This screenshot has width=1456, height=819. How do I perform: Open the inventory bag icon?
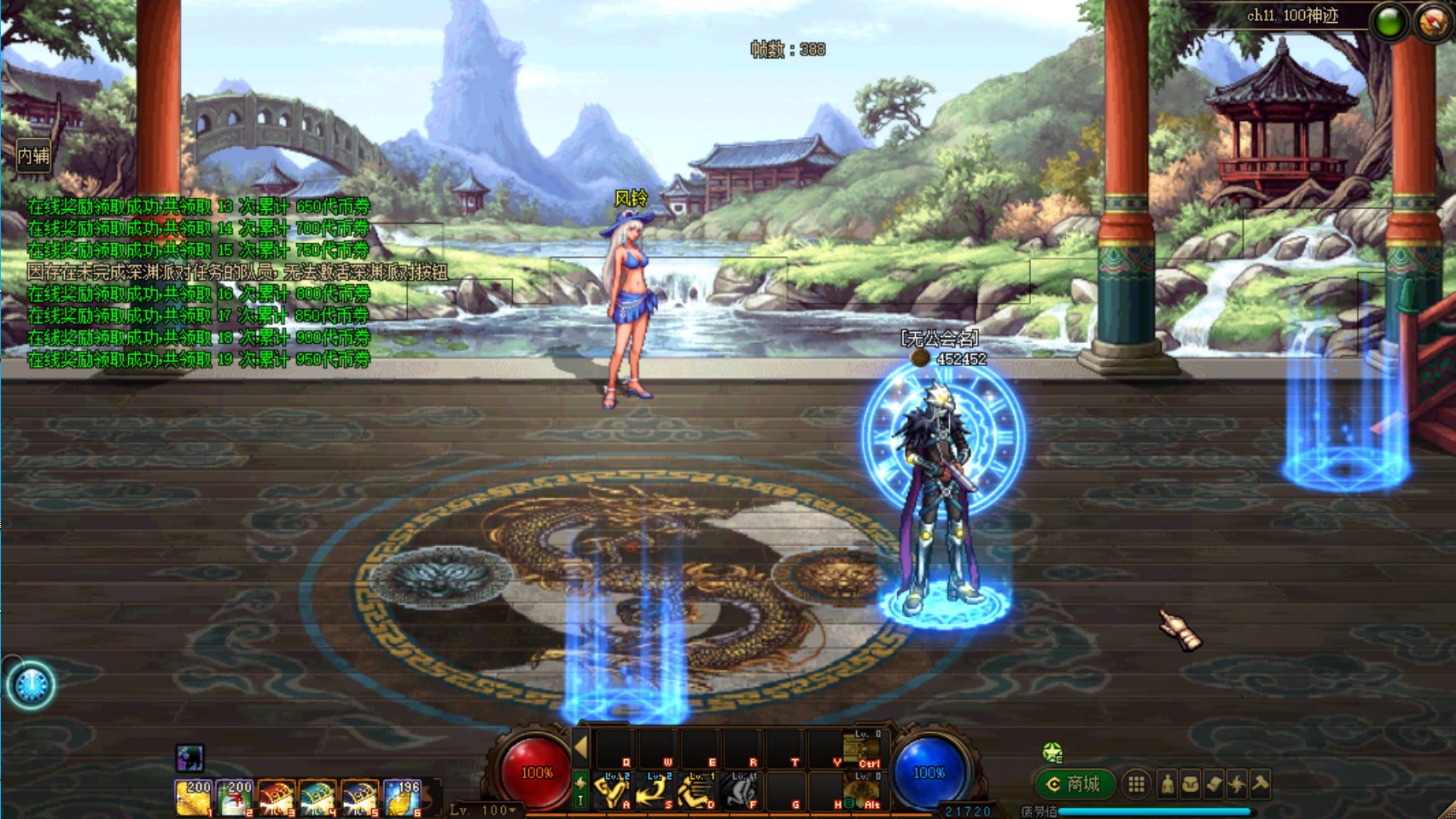tap(1191, 784)
